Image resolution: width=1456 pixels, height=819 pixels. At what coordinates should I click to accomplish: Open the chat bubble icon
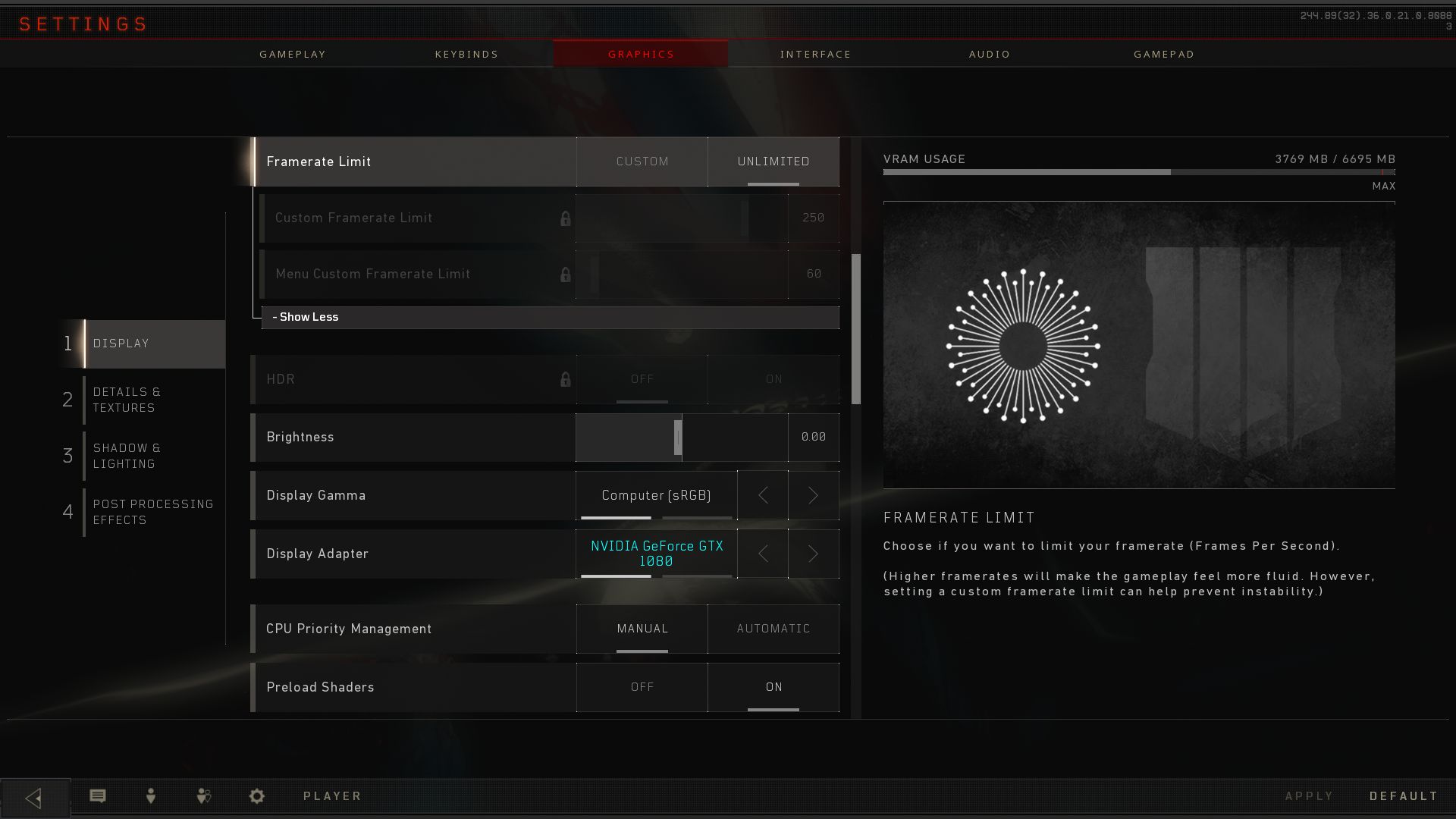point(98,795)
